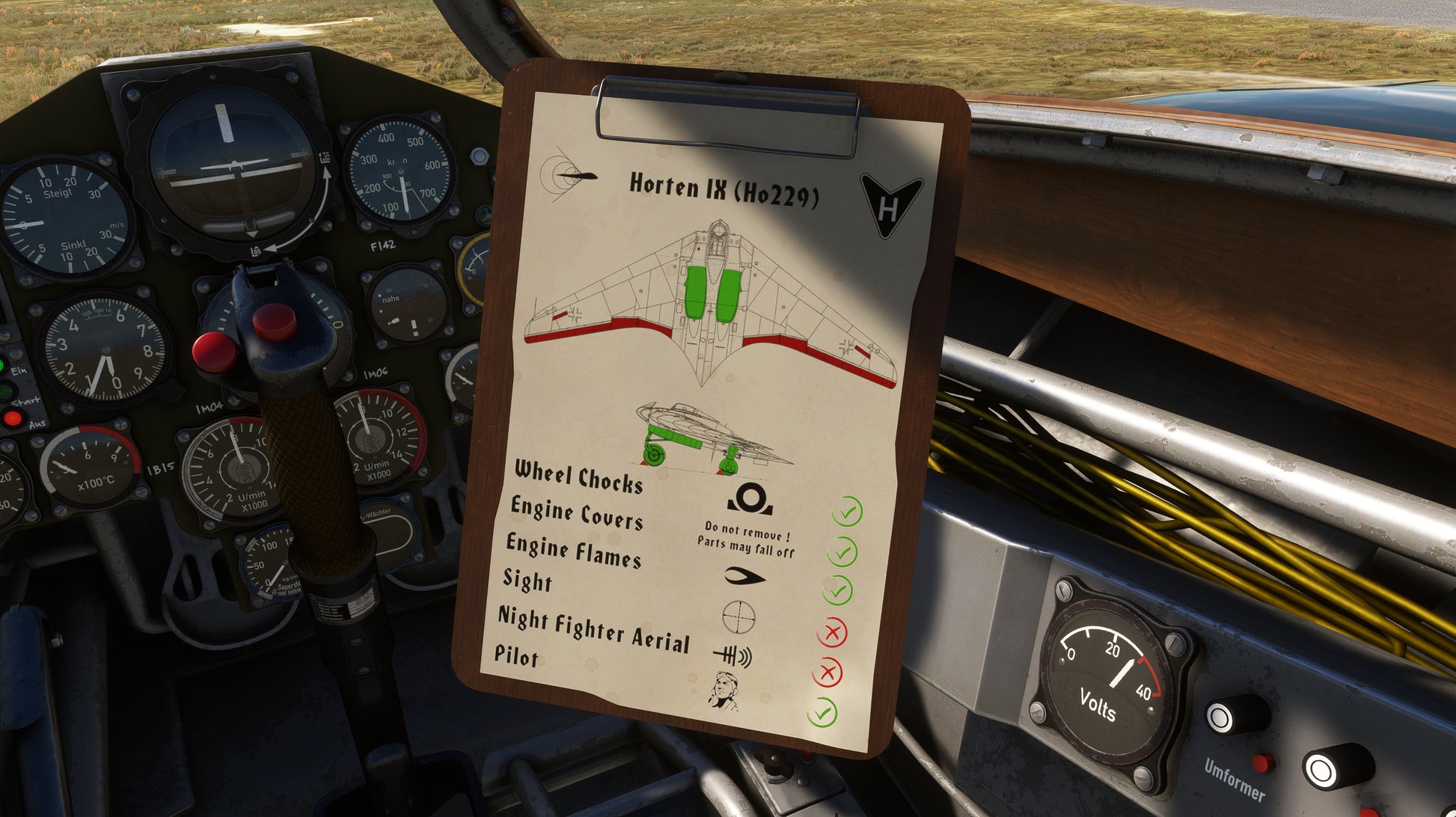Enable the Night Fighter Aerial red X toggle
Viewport: 1456px width, 817px height.
click(828, 672)
